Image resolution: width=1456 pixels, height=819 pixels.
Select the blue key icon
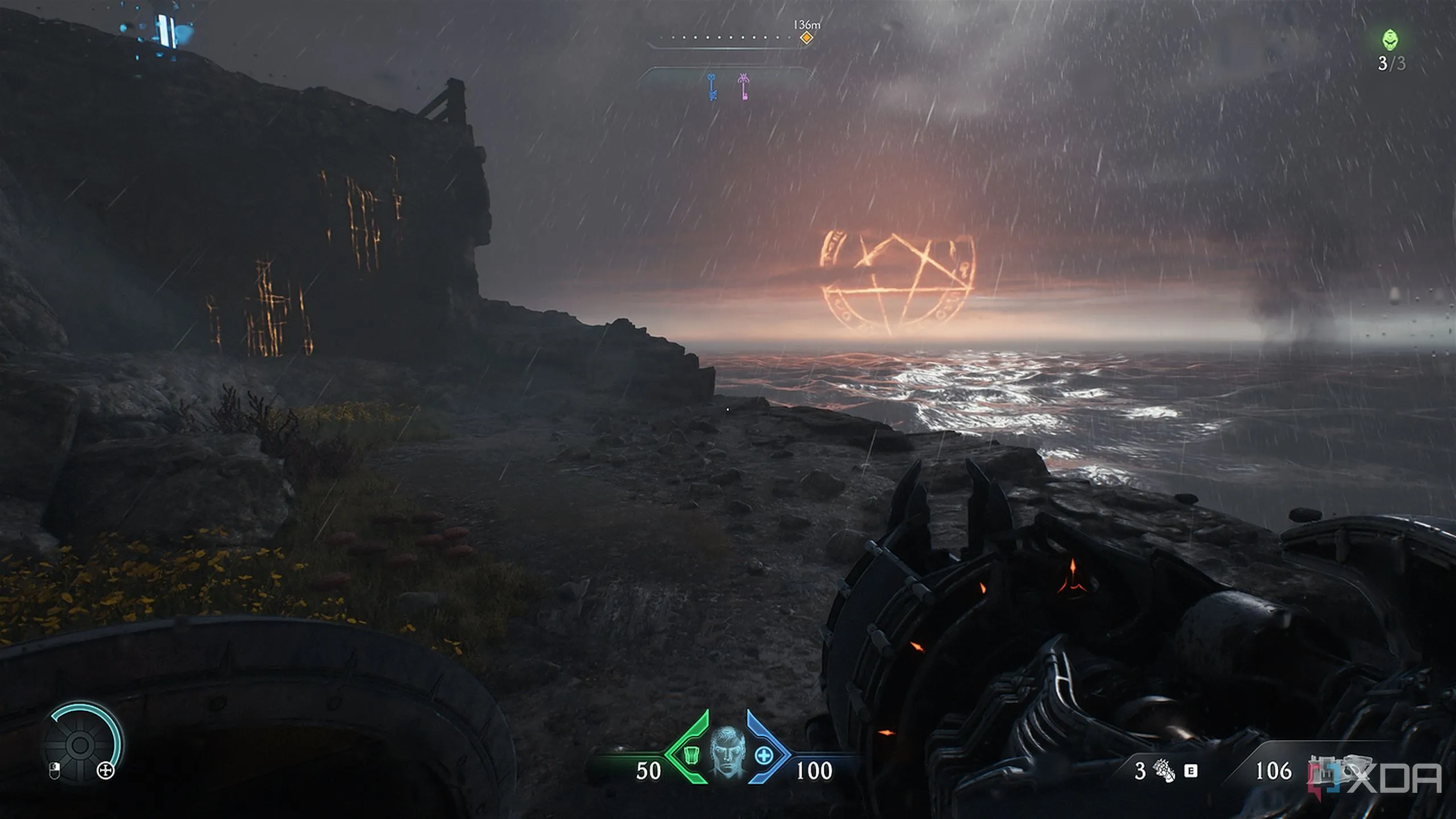(x=712, y=87)
